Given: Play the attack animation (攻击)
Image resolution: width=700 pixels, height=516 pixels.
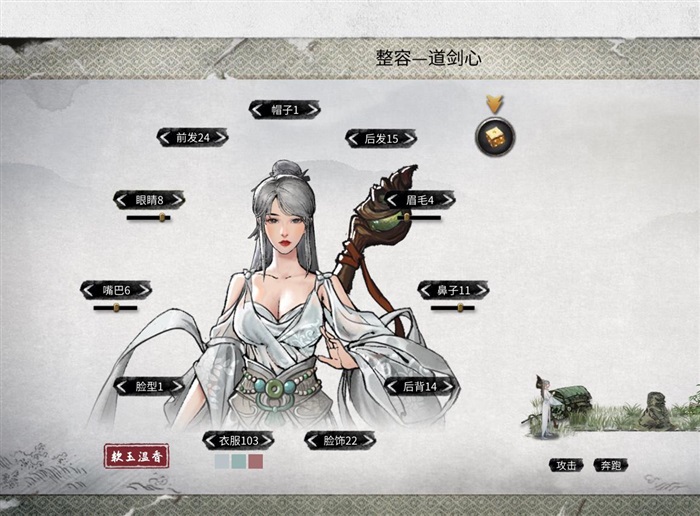Looking at the screenshot, I should coord(566,465).
